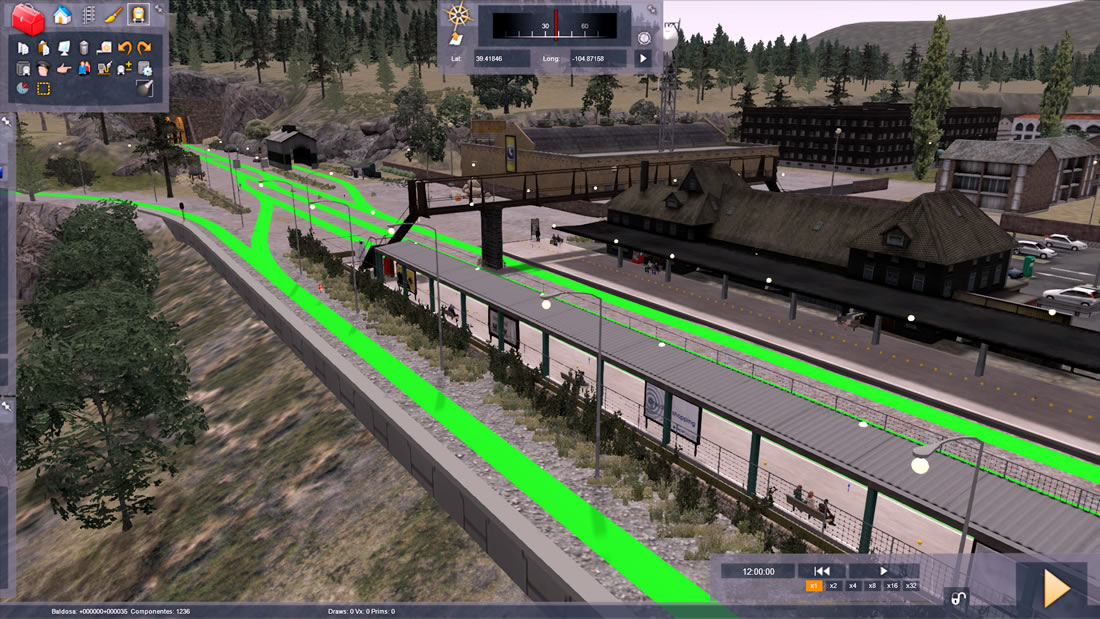1100x619 pixels.
Task: Go to coordinates with the arrow button
Action: 643,59
